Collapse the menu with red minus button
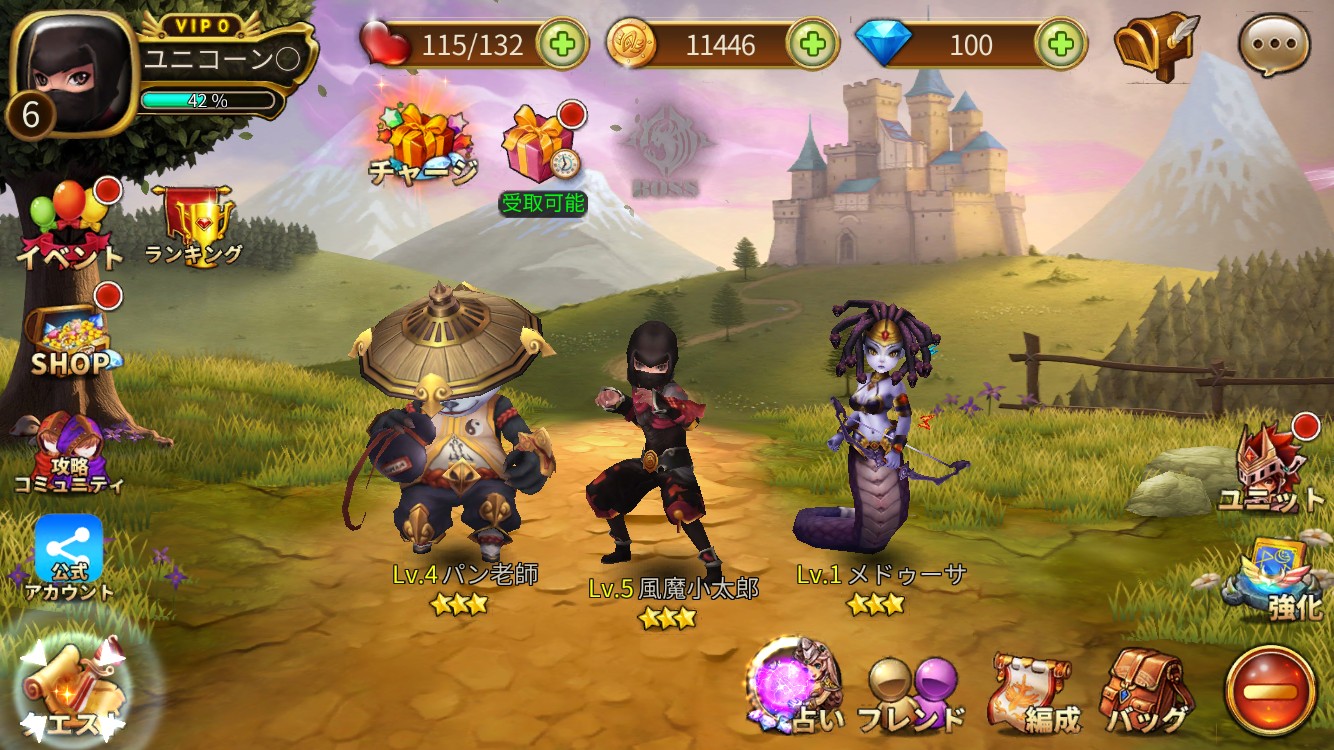The width and height of the screenshot is (1334, 750). pyautogui.click(x=1270, y=690)
